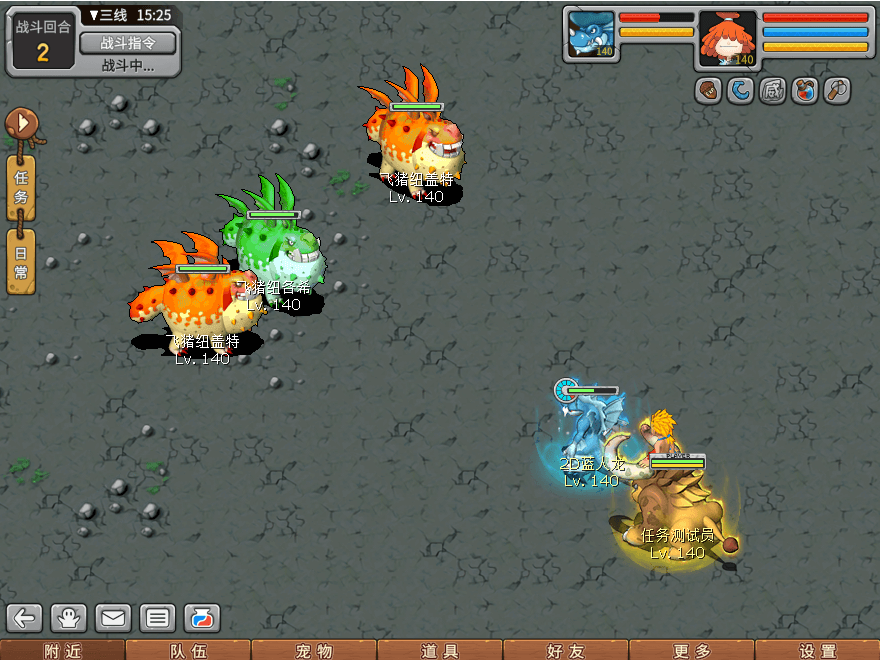Click the ghost figure button
This screenshot has width=880, height=660.
point(69,617)
